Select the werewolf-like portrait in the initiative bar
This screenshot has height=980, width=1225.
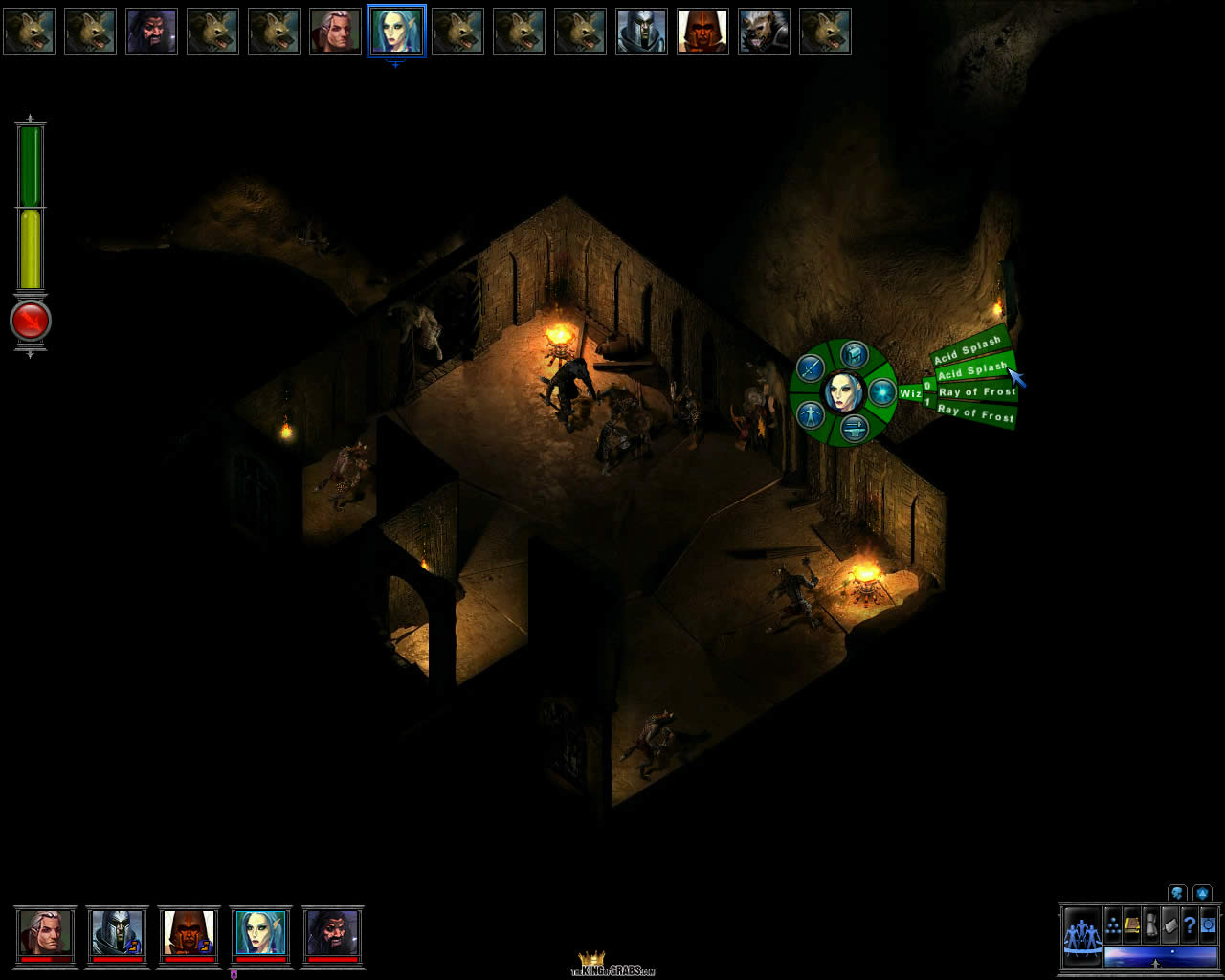764,31
